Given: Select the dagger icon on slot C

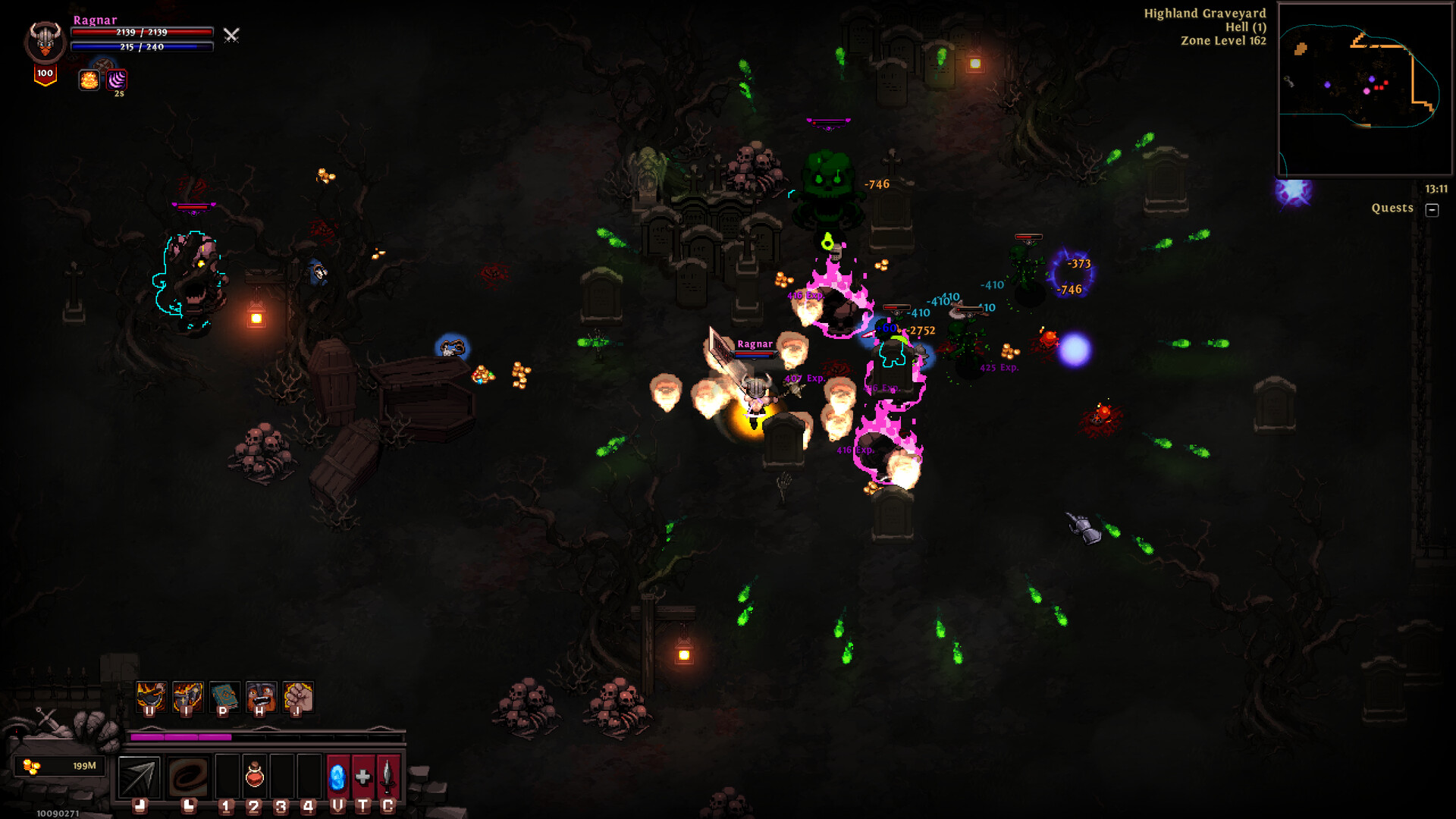Looking at the screenshot, I should coord(387,777).
